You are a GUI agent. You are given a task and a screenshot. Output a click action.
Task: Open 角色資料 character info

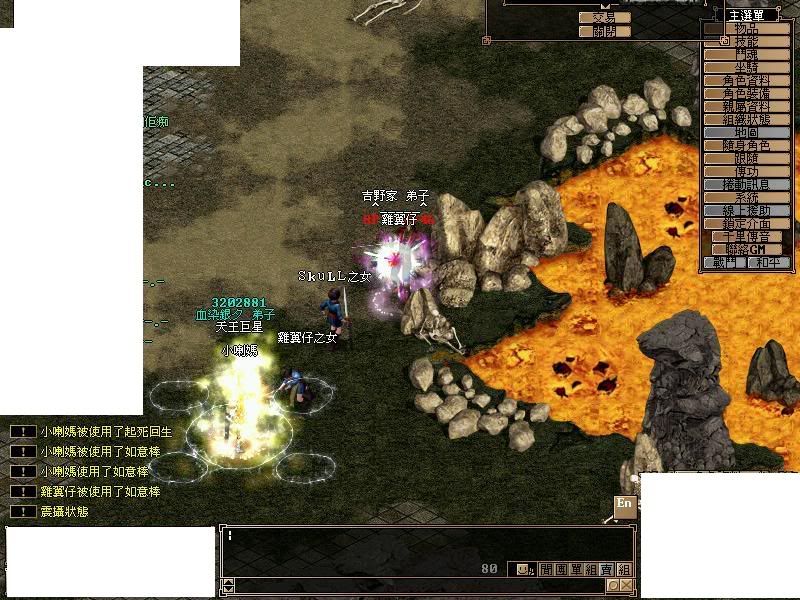(x=746, y=80)
